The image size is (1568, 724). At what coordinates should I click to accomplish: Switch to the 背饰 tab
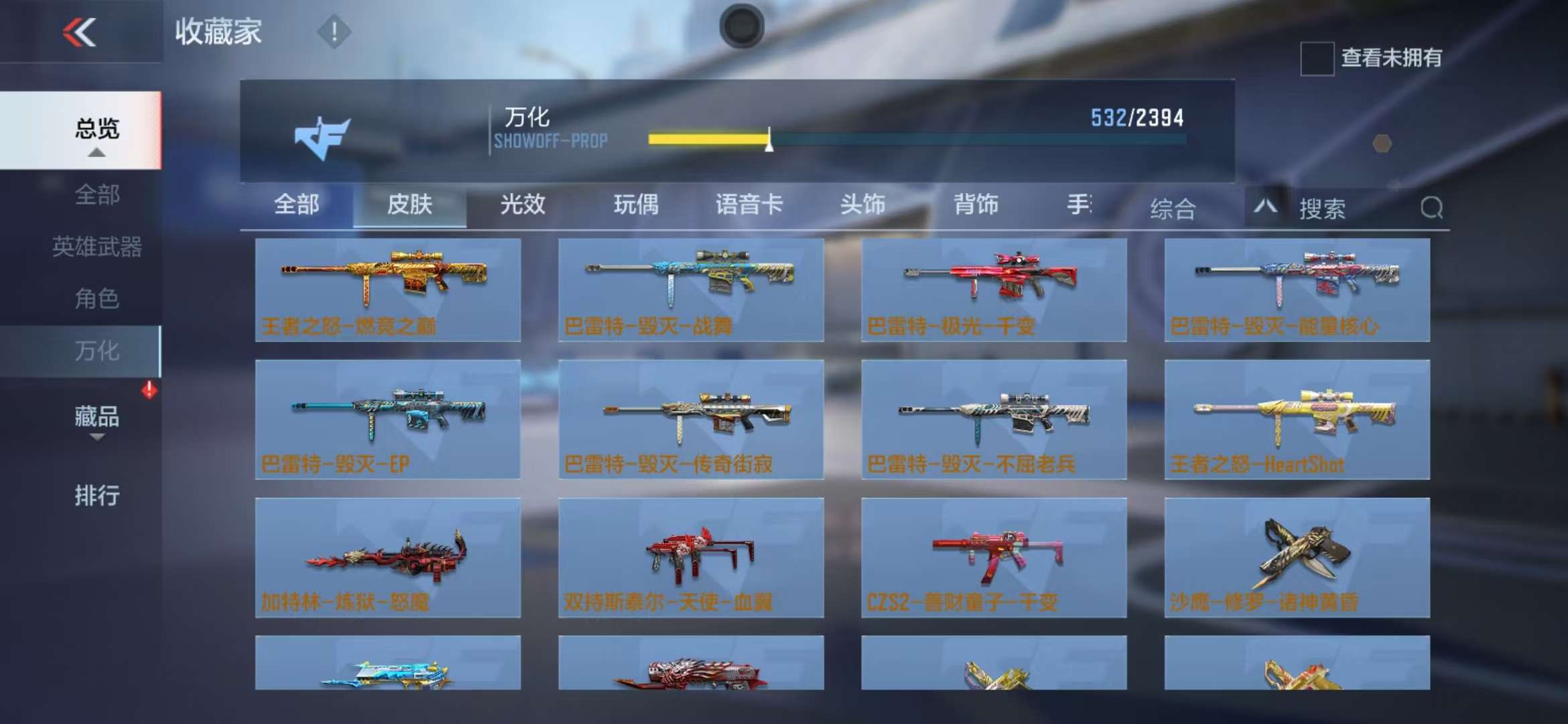point(976,204)
